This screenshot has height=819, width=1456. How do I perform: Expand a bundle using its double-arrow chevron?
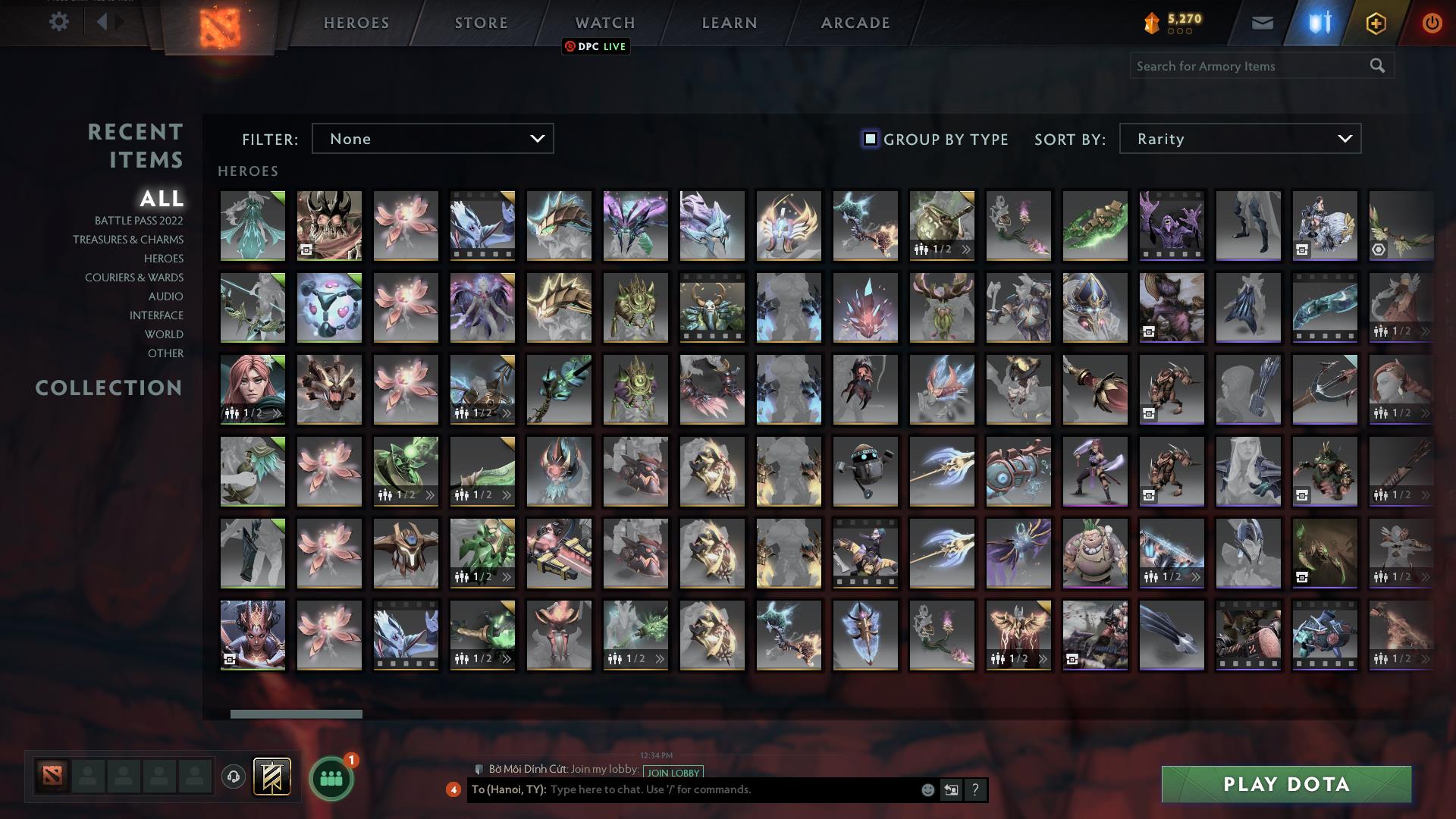coord(965,248)
